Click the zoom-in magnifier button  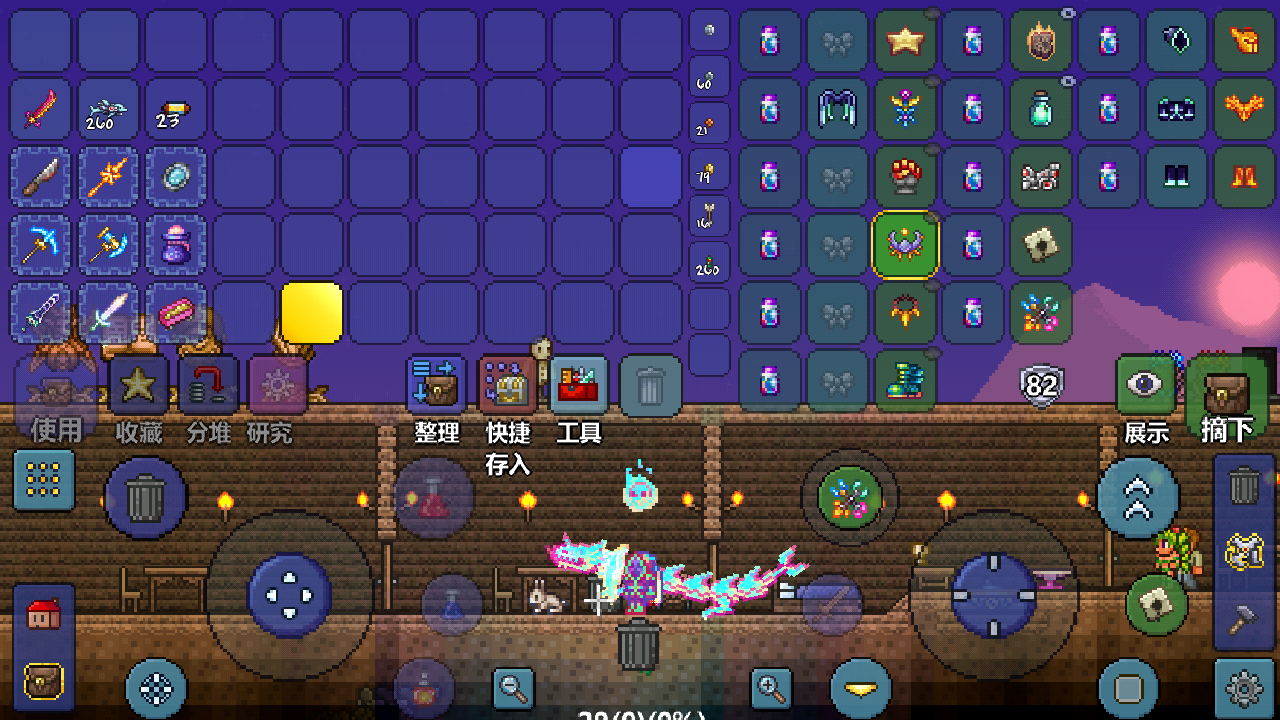[770, 687]
